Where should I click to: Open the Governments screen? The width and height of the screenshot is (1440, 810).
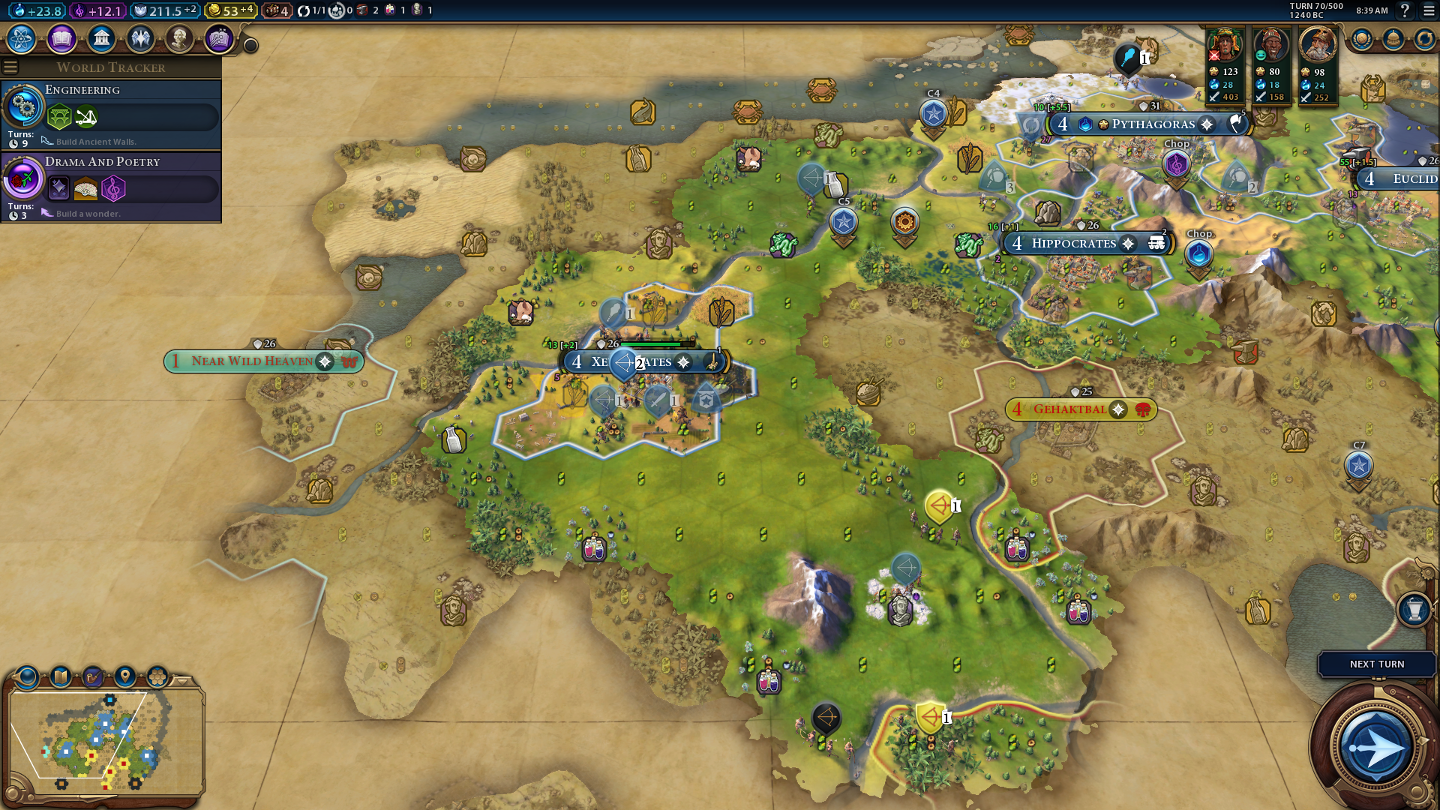(x=101, y=39)
